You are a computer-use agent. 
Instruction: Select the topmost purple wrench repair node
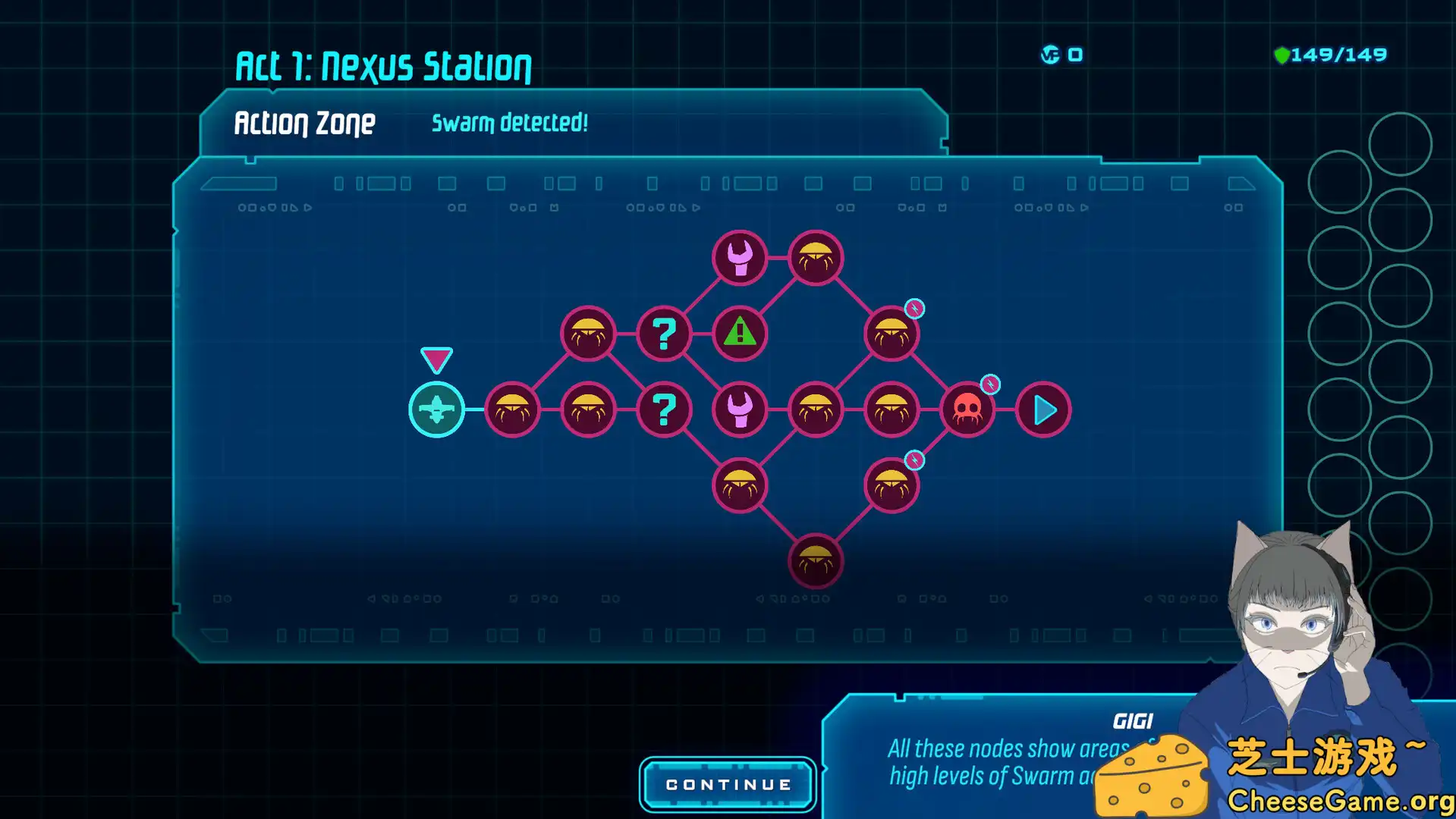point(740,258)
